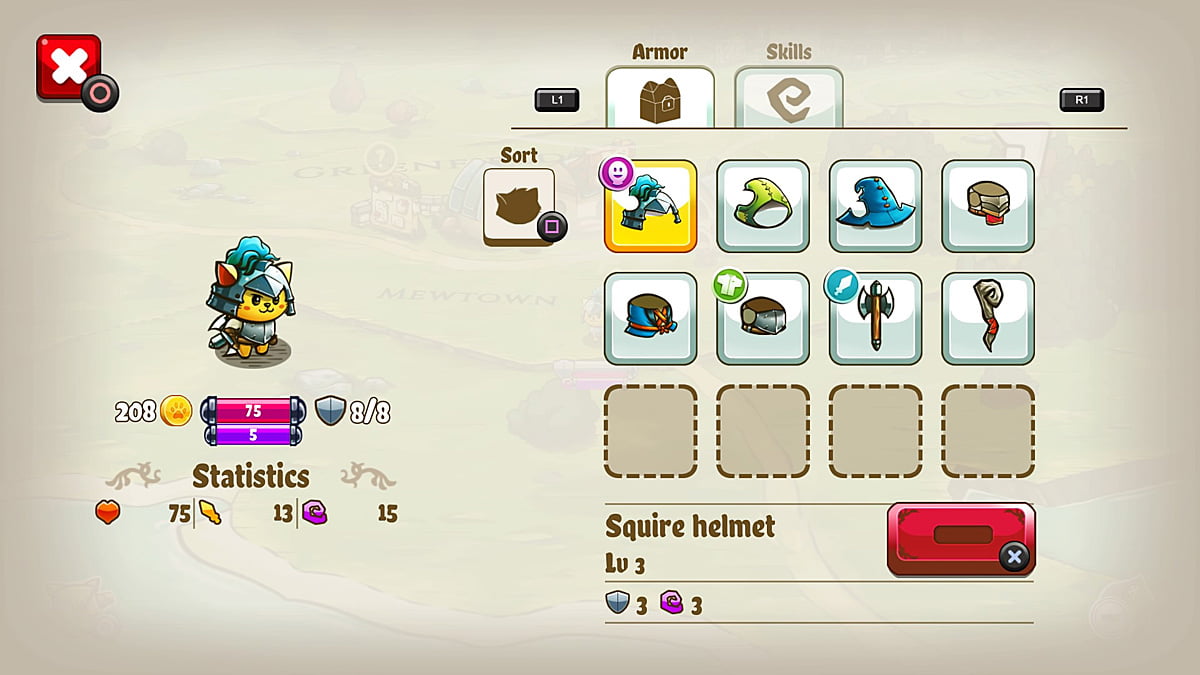Sort the equipment list
This screenshot has height=675, width=1200.
(519, 205)
